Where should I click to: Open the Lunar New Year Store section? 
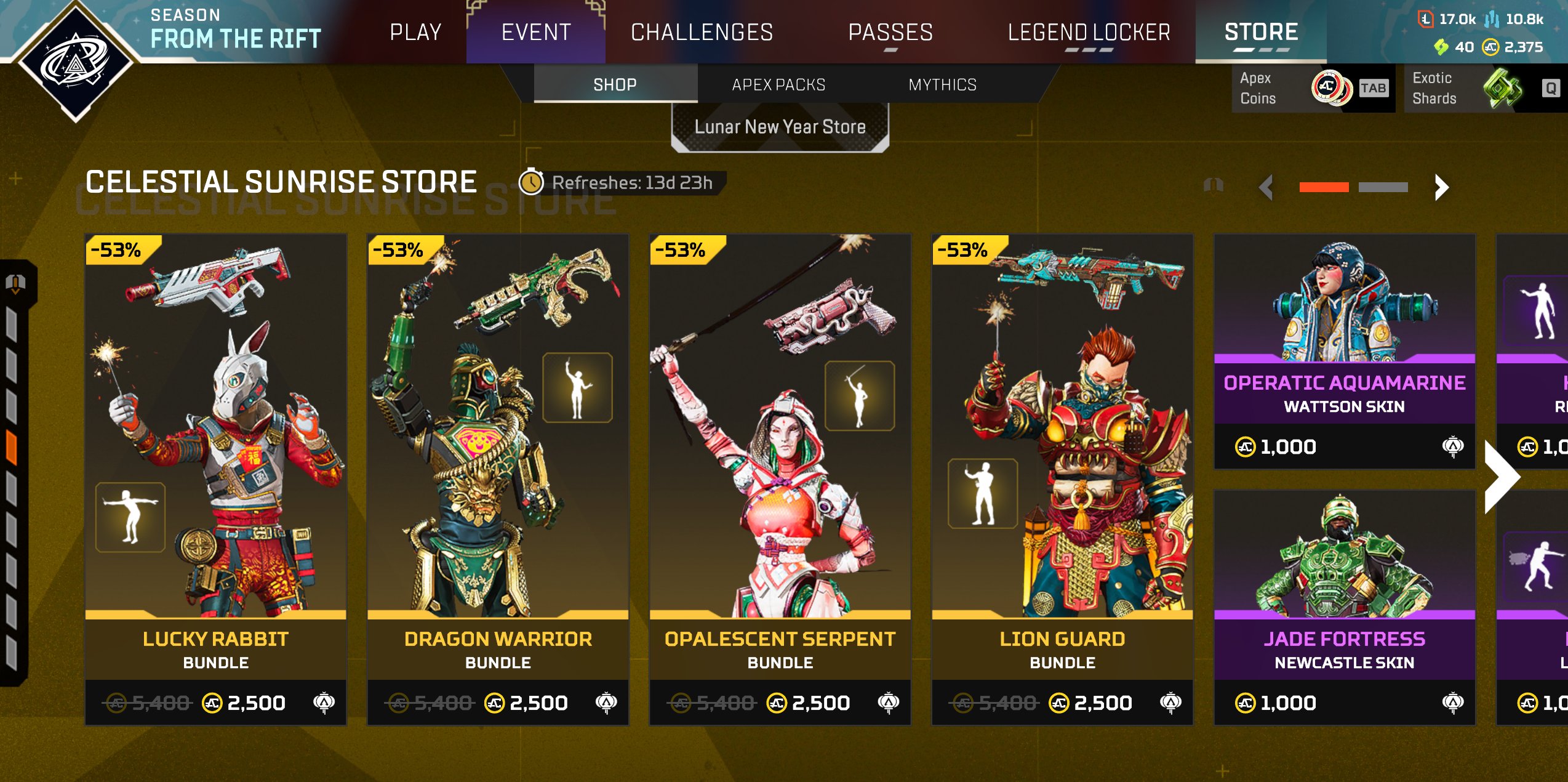(x=780, y=127)
